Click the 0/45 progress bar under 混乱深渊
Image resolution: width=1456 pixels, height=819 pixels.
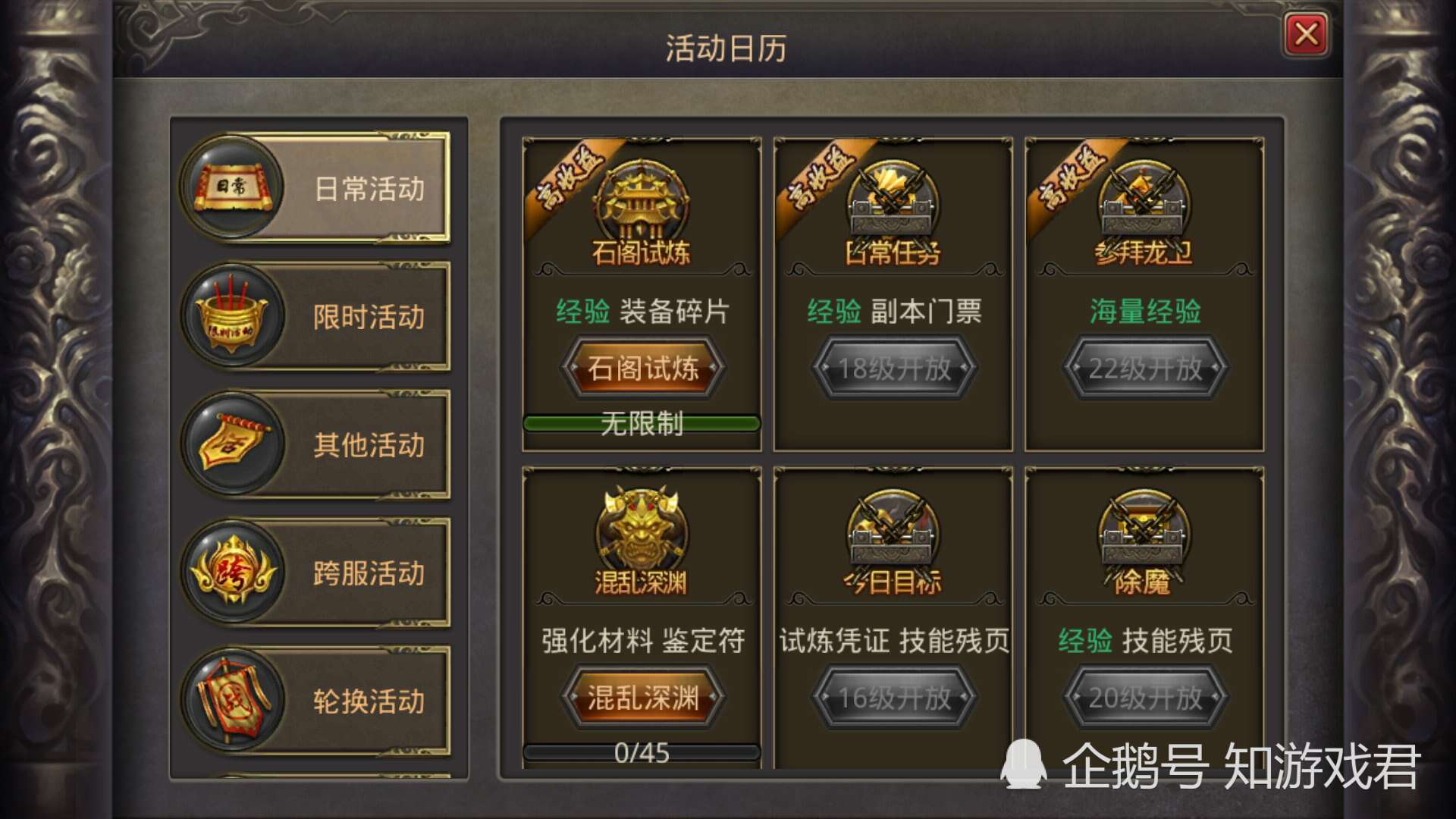tap(641, 752)
